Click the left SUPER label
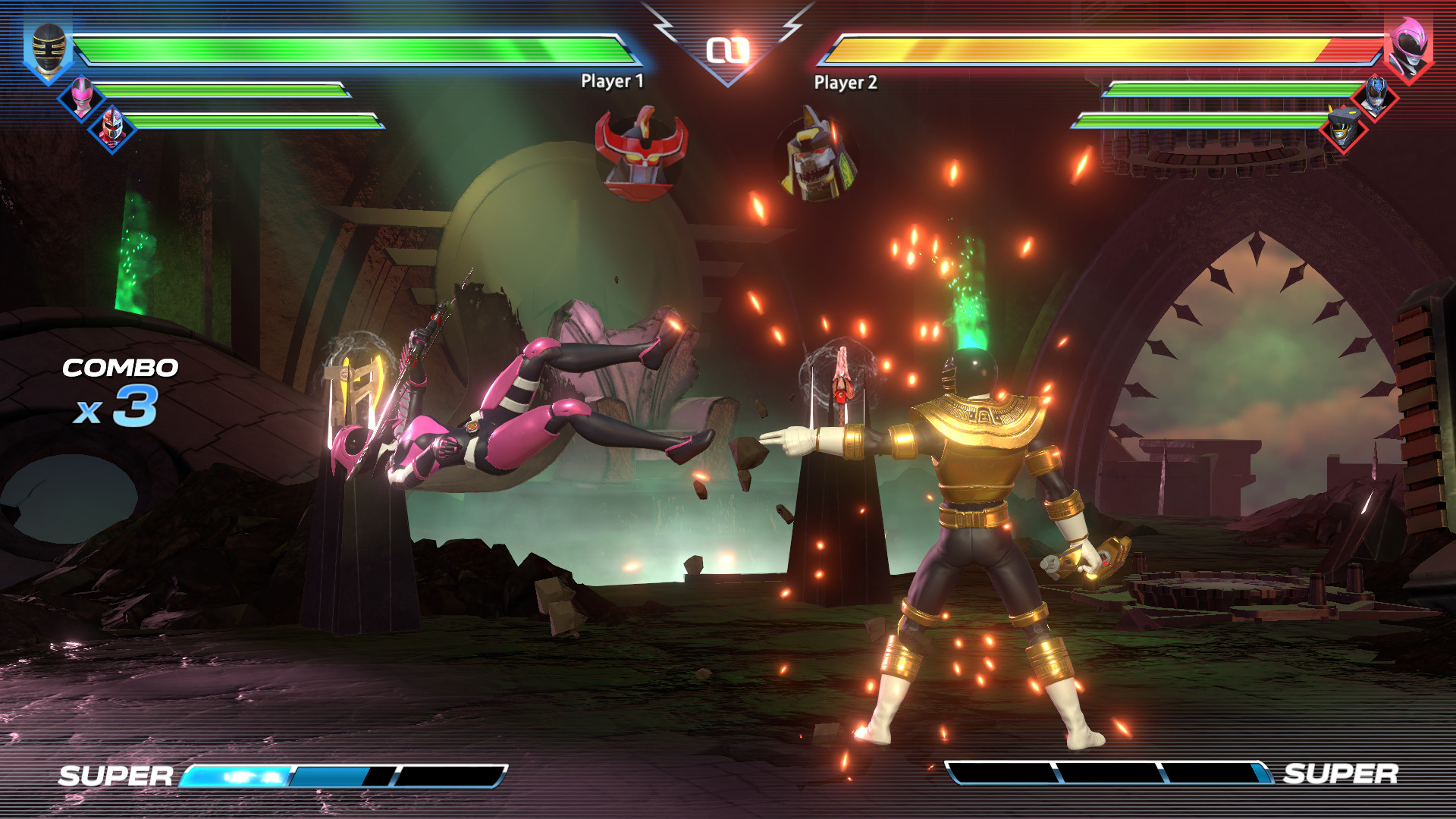 click(114, 775)
